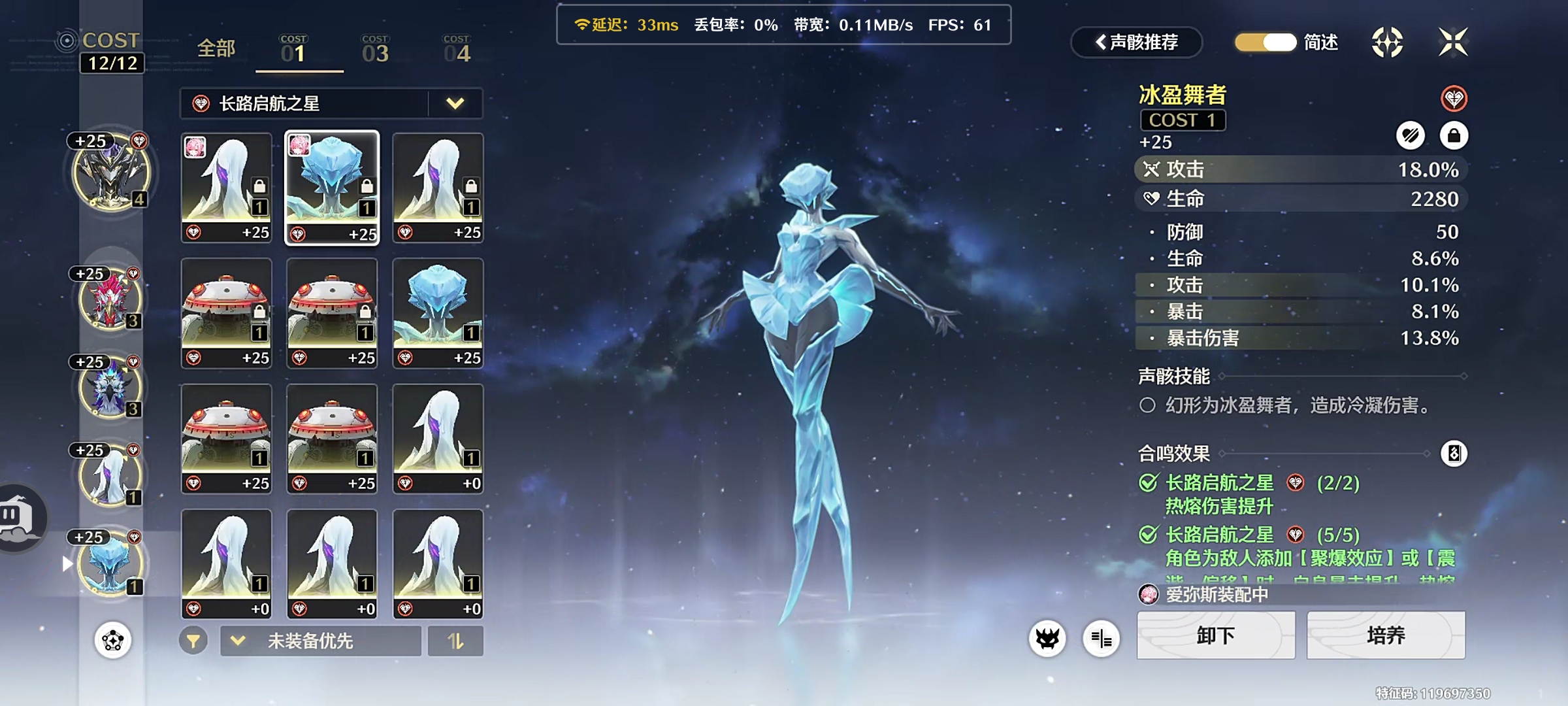The width and height of the screenshot is (1568, 706).
Task: Open 培养 to upgrade the echo
Action: click(x=1386, y=635)
